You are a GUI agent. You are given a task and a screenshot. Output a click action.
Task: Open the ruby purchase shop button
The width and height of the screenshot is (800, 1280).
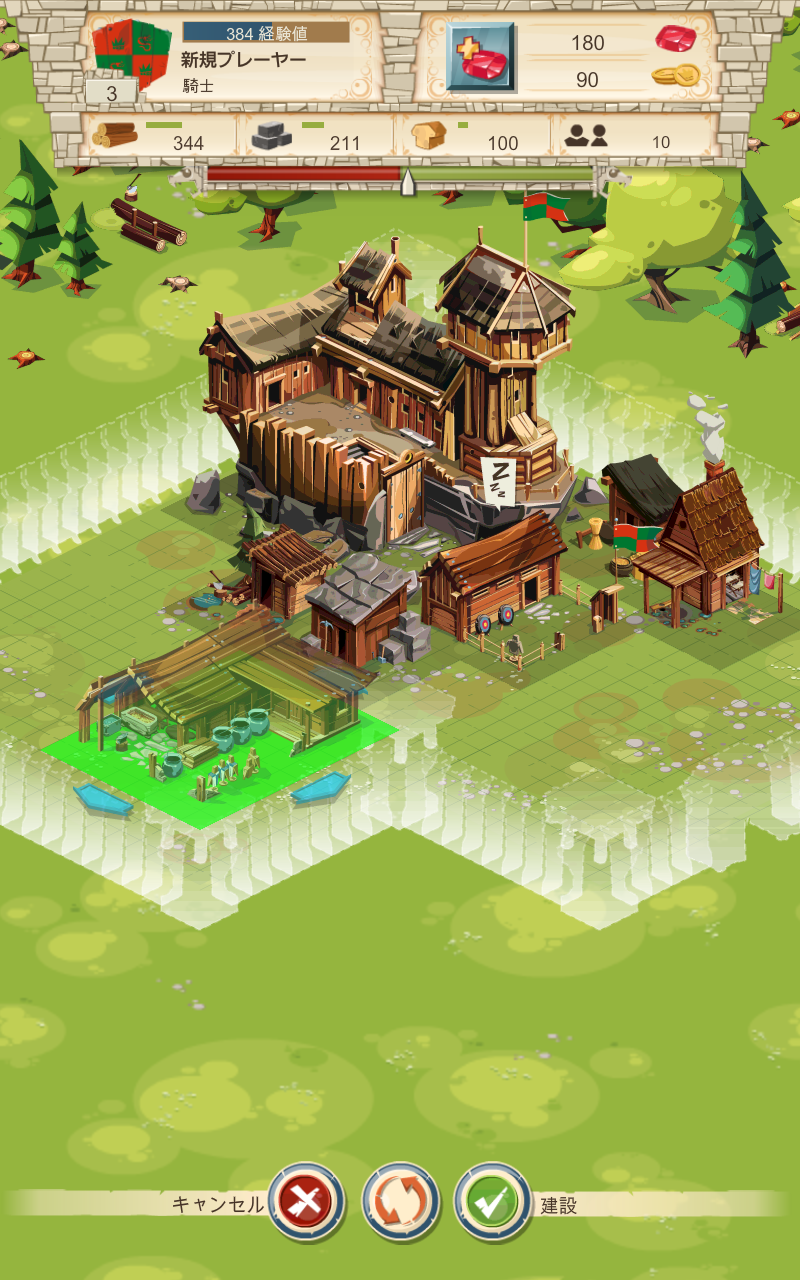pyautogui.click(x=480, y=58)
